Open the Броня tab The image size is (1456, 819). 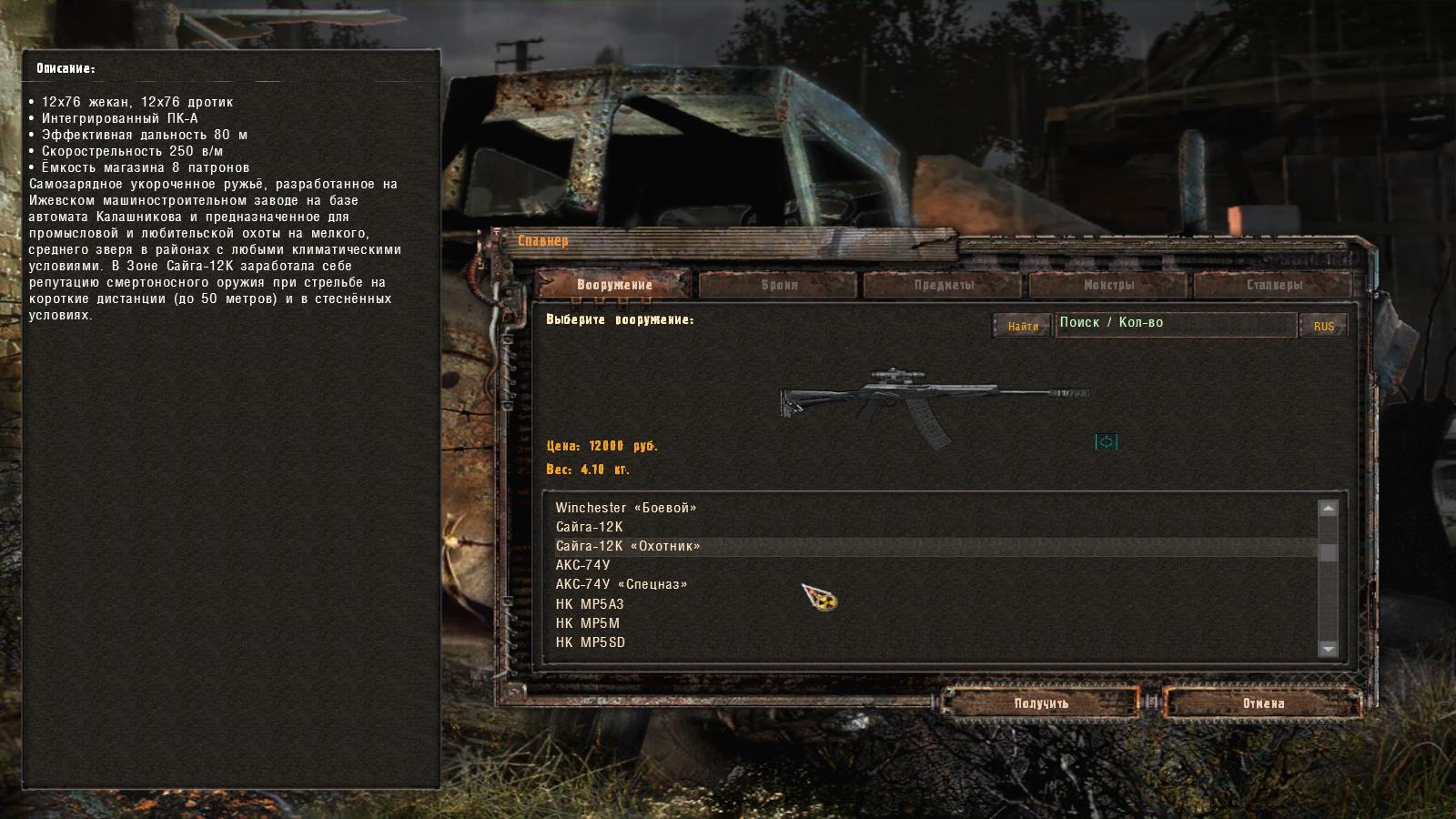[779, 285]
